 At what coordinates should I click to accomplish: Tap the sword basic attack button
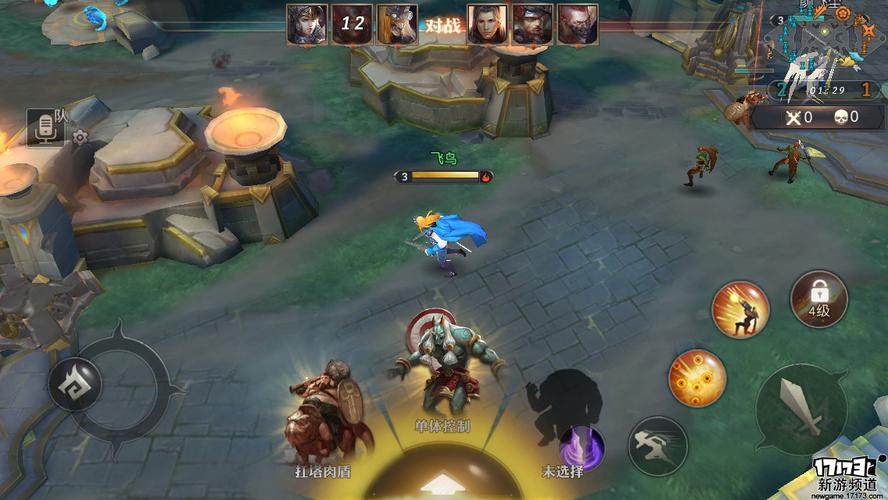point(800,407)
